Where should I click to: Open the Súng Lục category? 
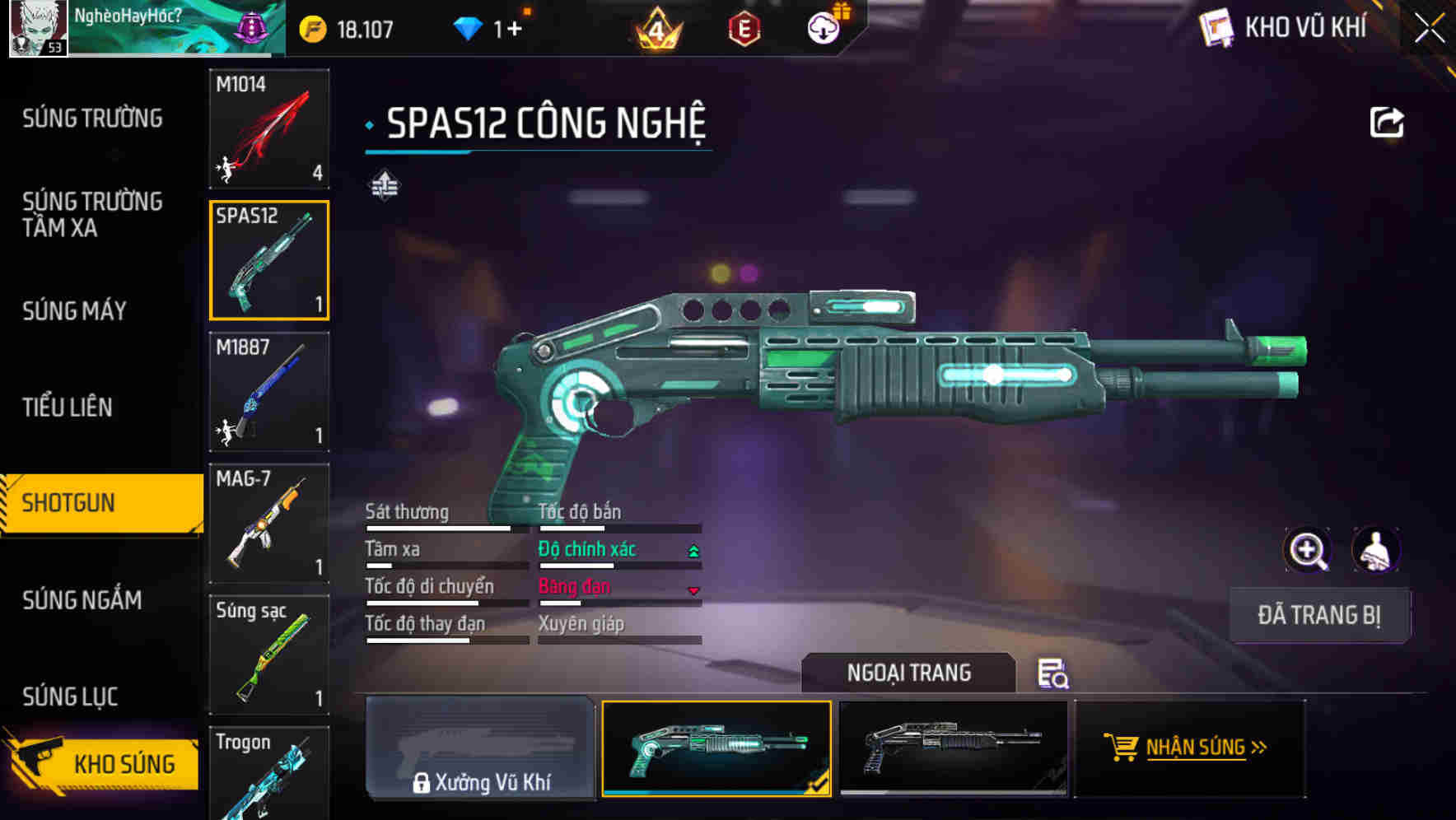point(70,697)
